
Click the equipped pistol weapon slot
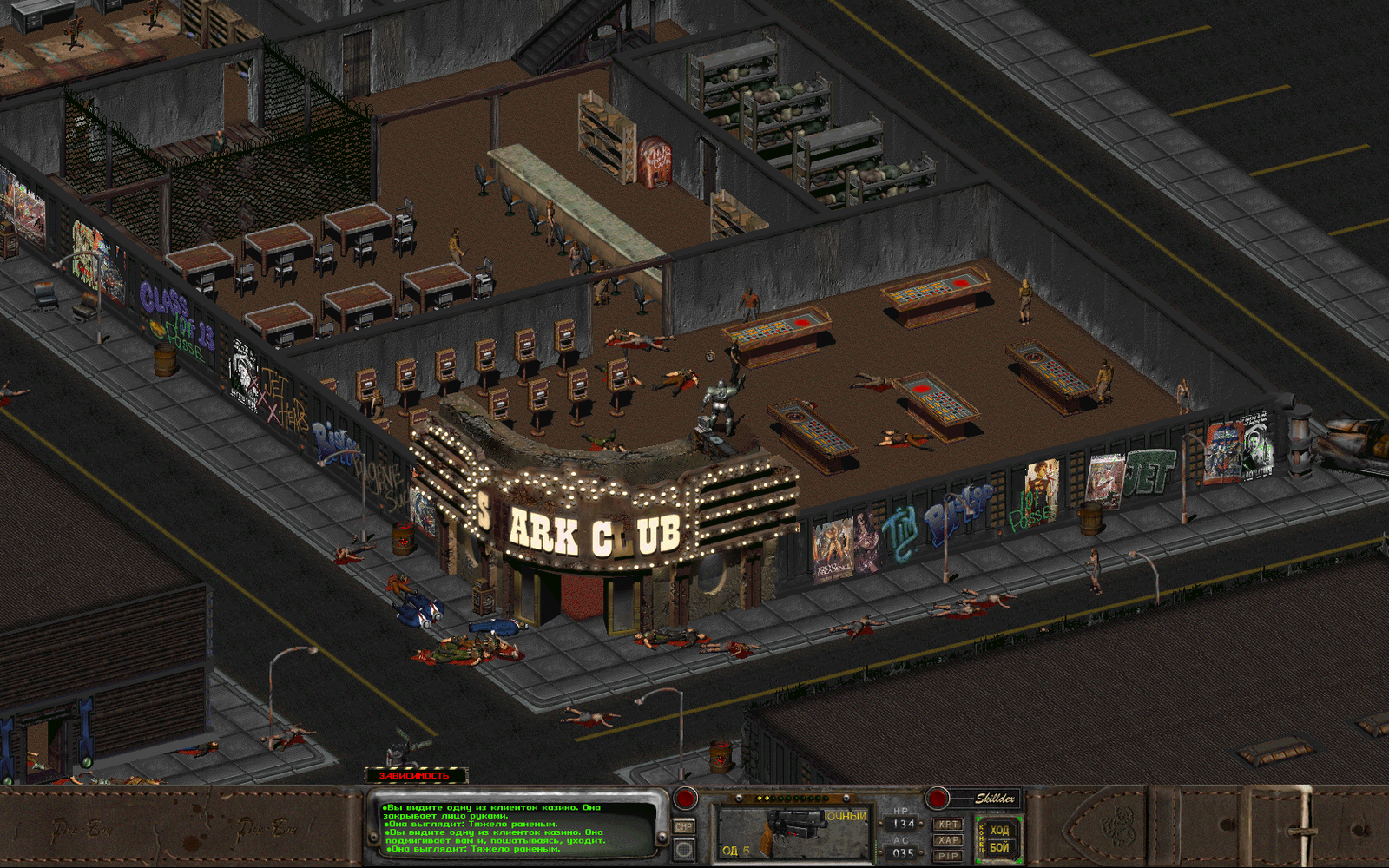click(791, 832)
